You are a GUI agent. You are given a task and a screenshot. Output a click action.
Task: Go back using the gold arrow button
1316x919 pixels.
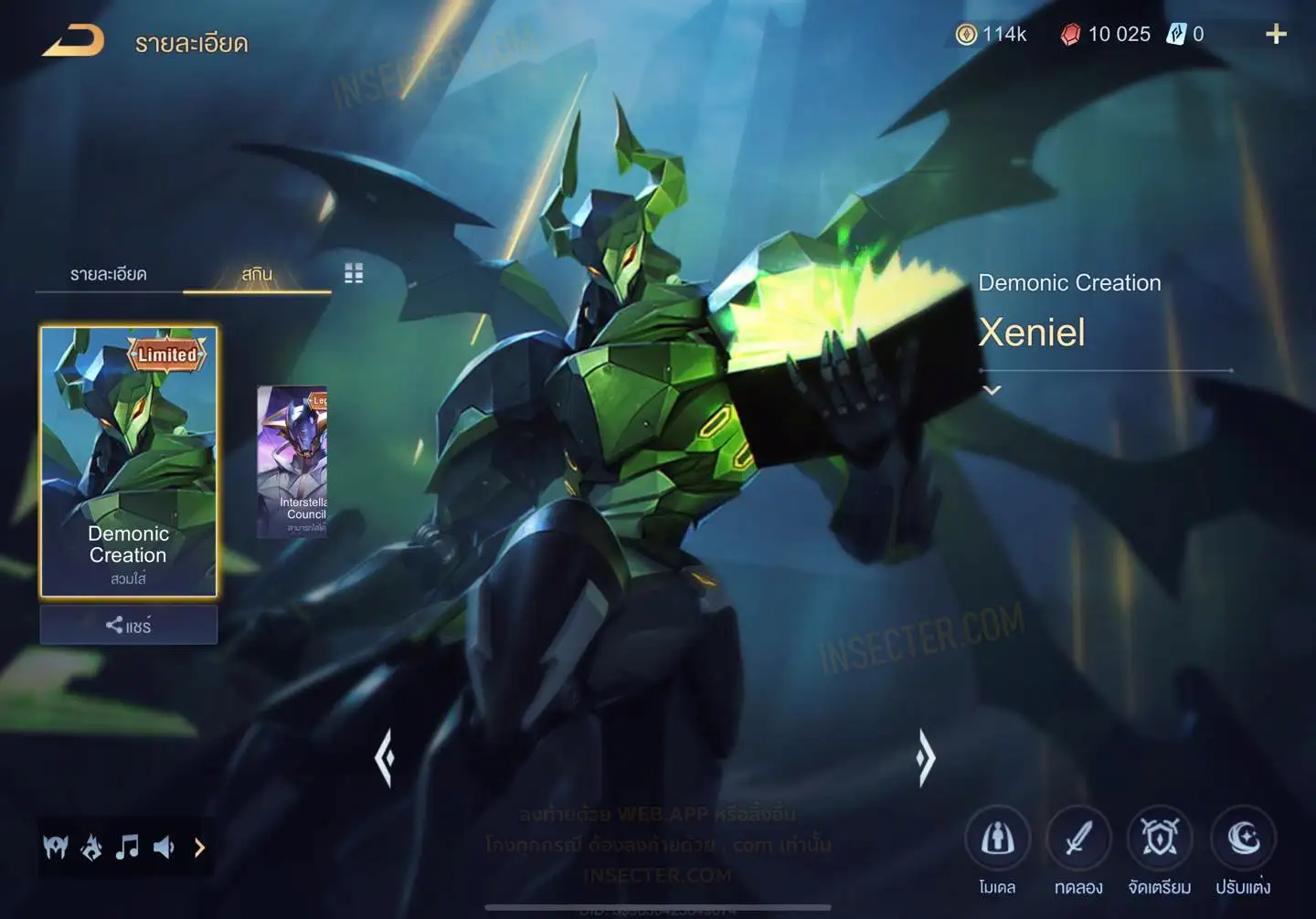coord(73,41)
